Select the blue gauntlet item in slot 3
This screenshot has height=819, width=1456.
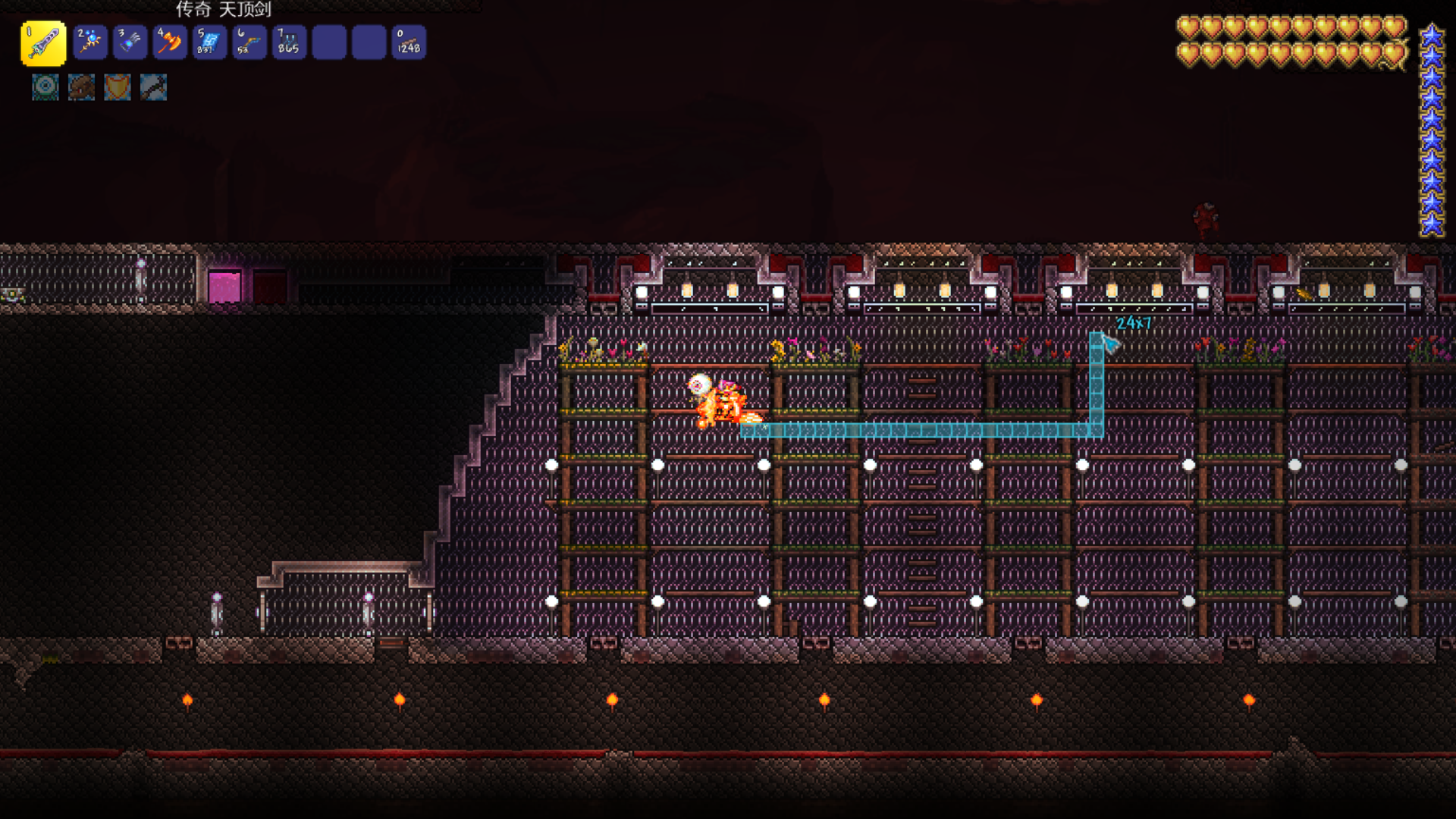(130, 42)
